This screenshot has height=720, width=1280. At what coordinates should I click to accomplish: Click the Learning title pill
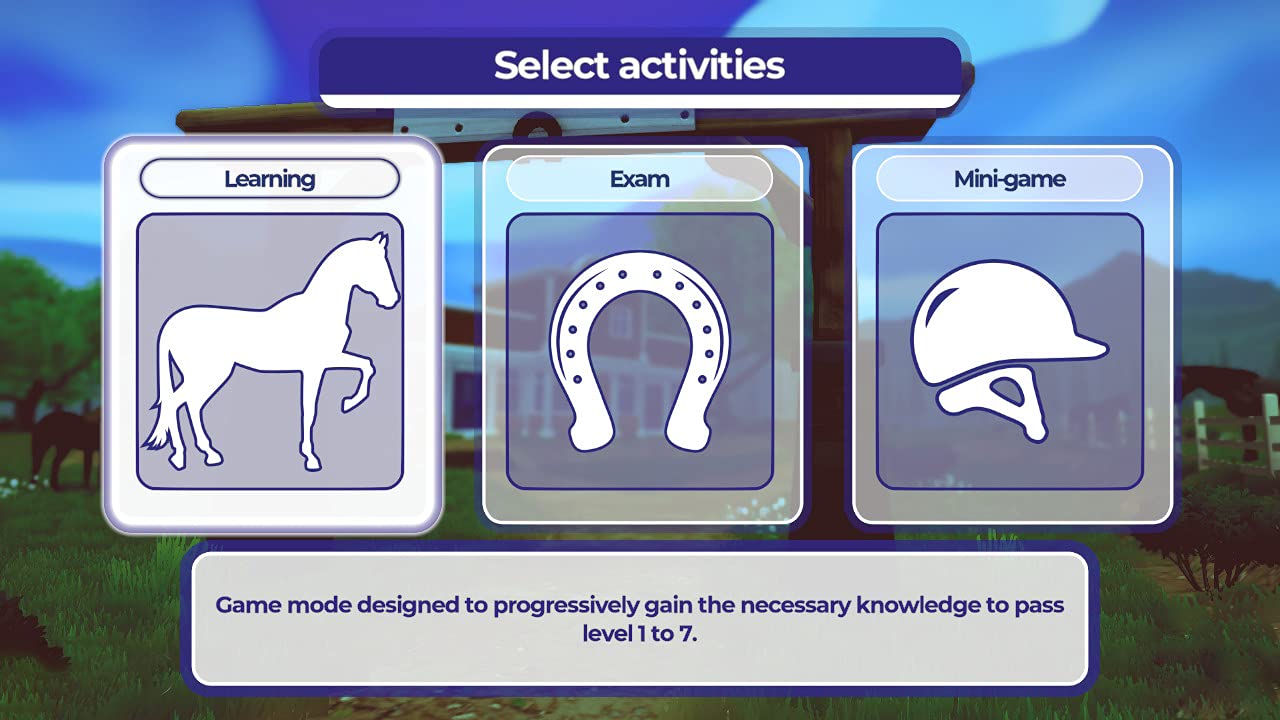pos(270,179)
